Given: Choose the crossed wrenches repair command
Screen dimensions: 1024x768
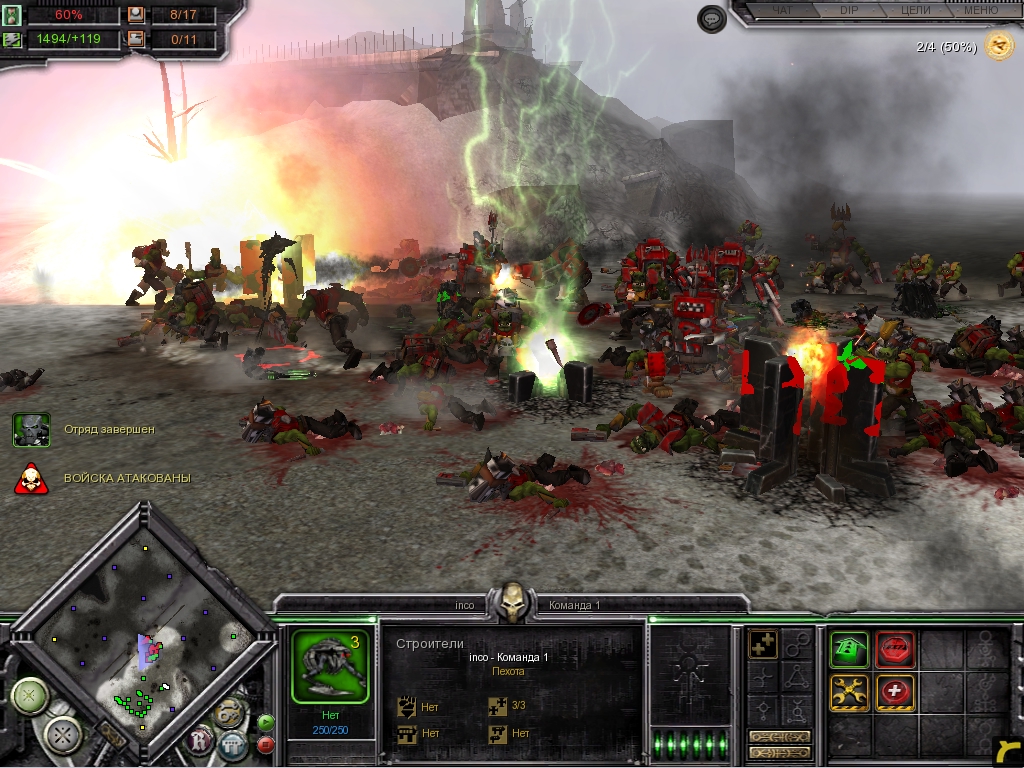Looking at the screenshot, I should (x=848, y=692).
